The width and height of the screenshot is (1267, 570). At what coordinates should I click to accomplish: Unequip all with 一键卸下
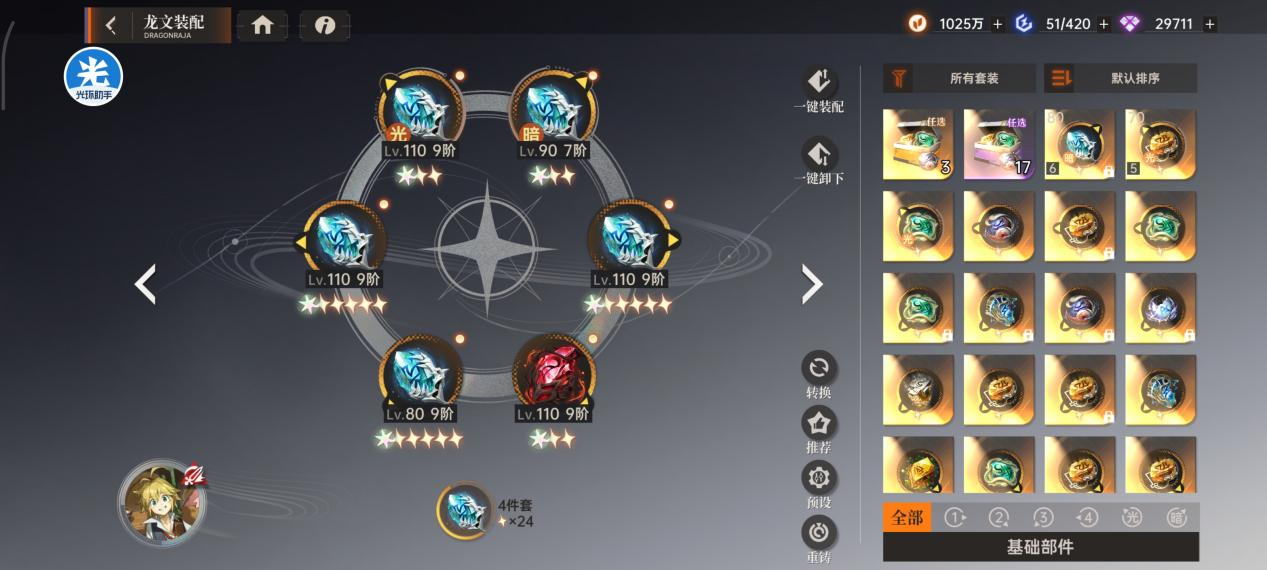[x=819, y=161]
